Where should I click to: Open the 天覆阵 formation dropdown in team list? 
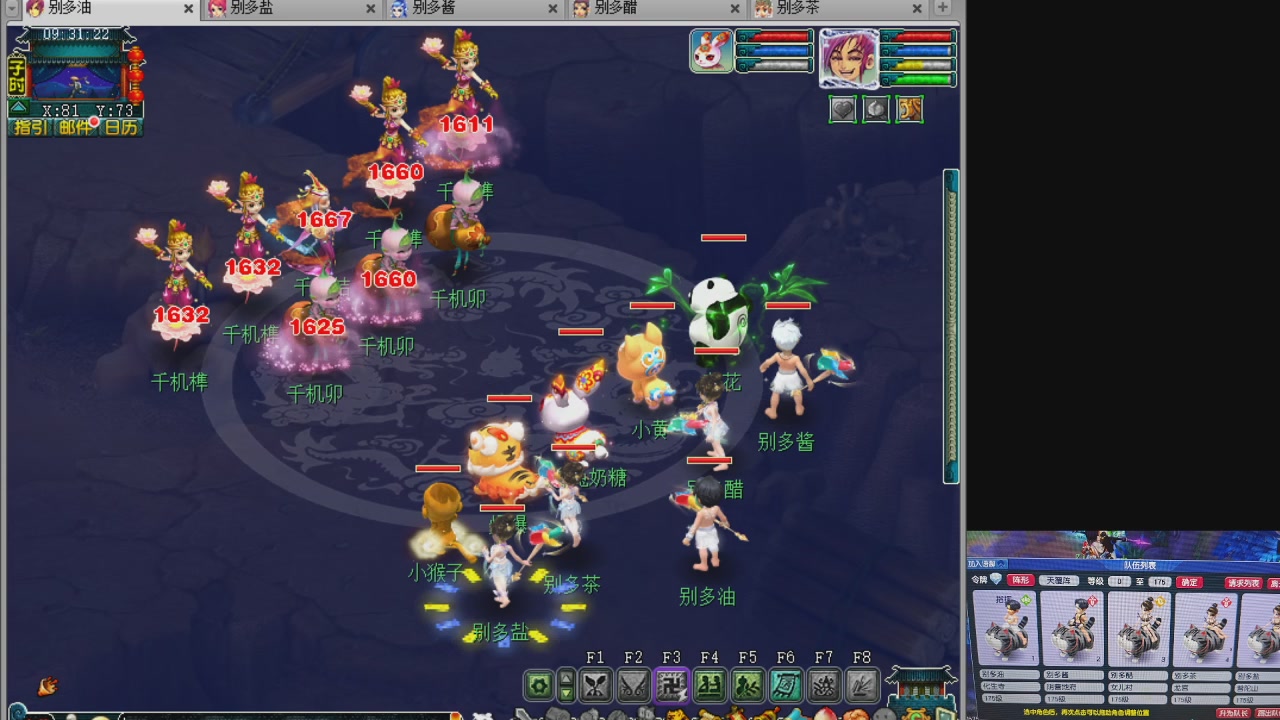tap(1059, 581)
